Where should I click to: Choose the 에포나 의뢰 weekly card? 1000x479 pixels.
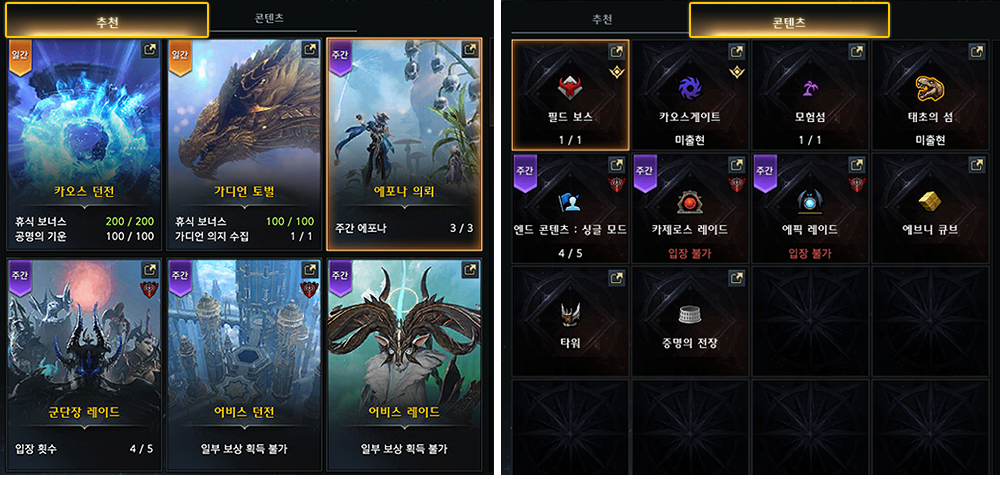404,143
